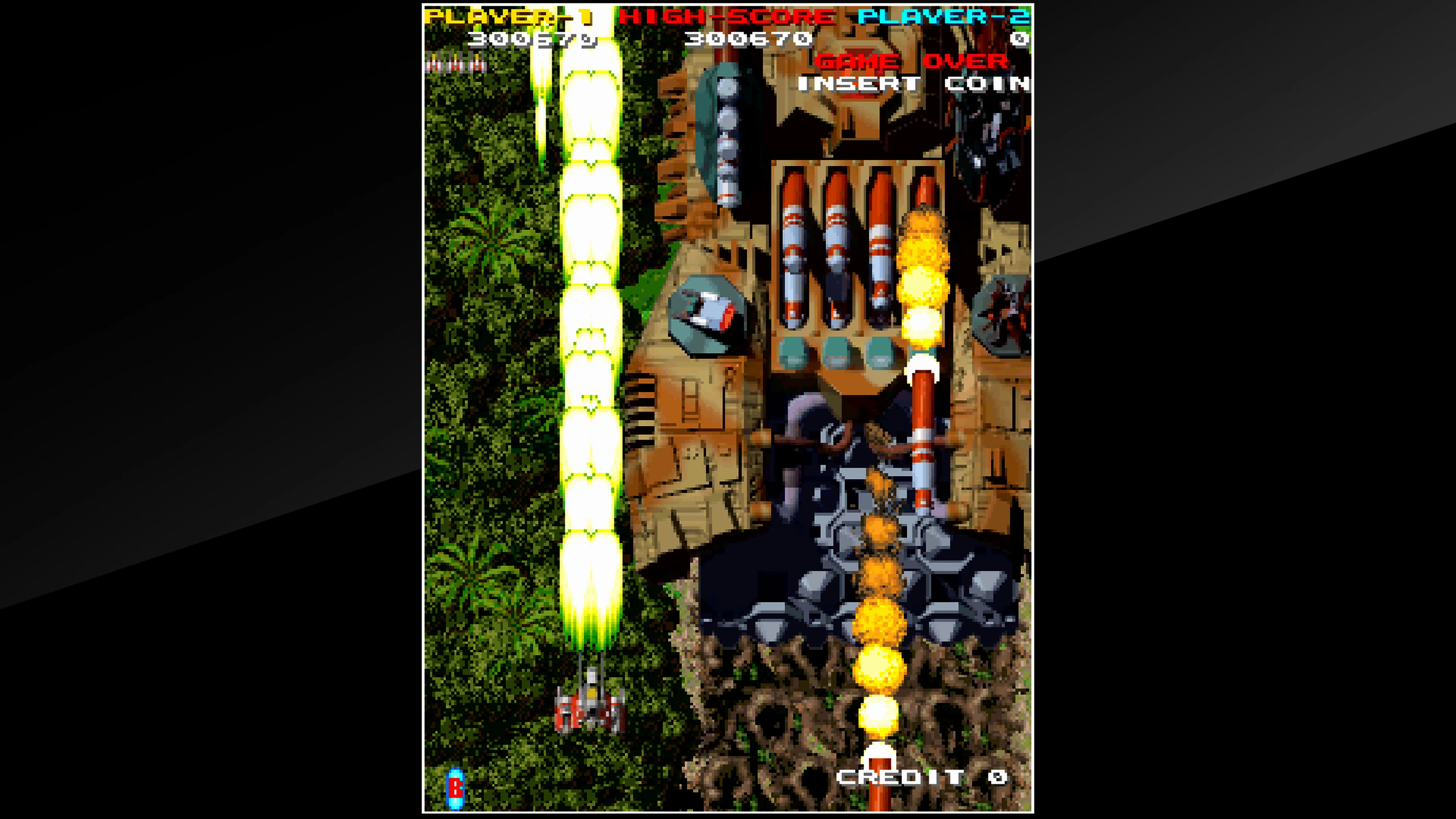
Task: Click the INSERT COIN prompt
Action: point(916,84)
